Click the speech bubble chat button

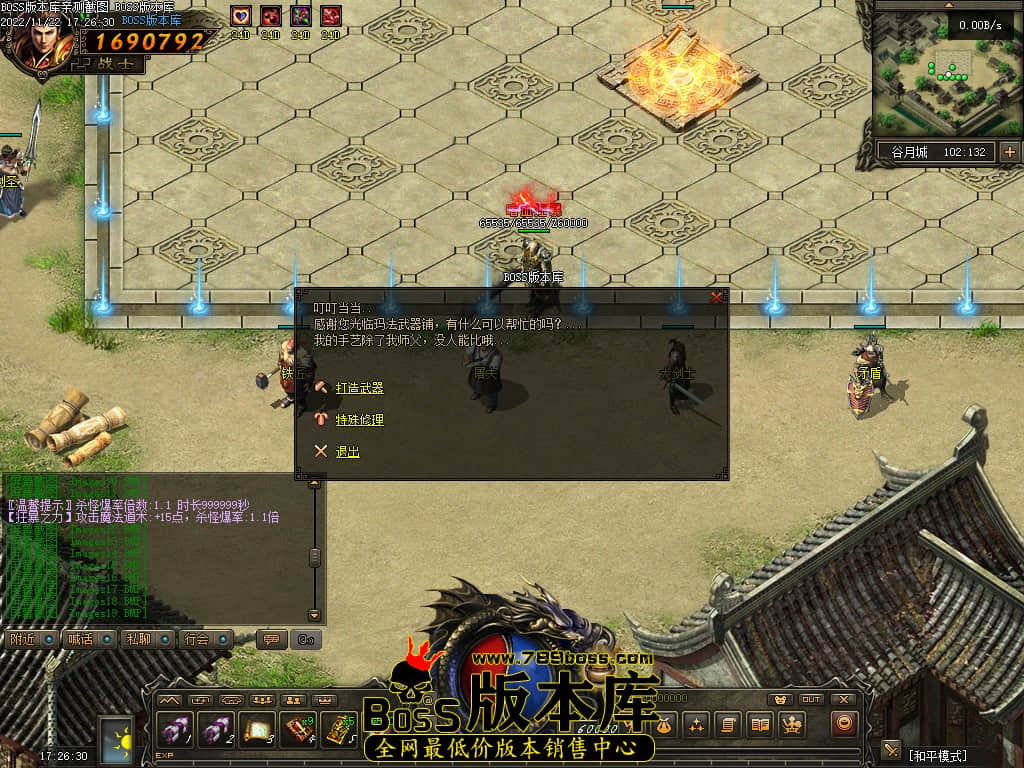tap(270, 639)
